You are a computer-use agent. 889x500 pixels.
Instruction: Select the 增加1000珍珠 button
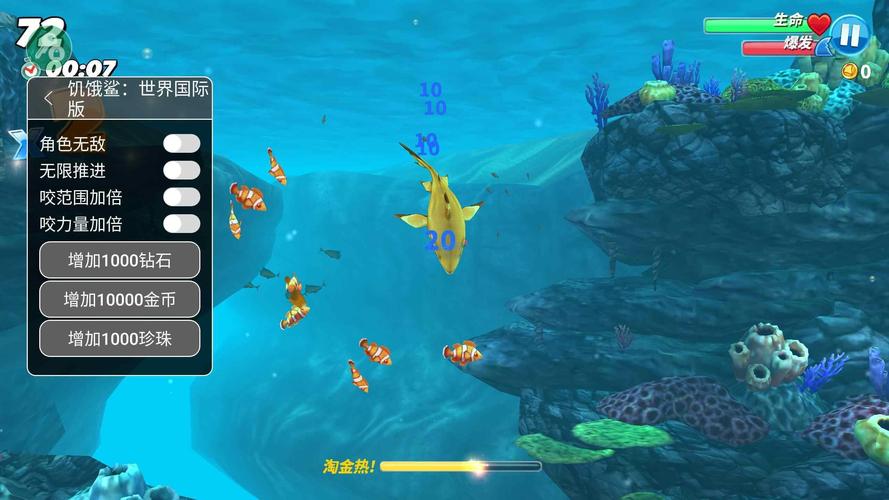[120, 338]
